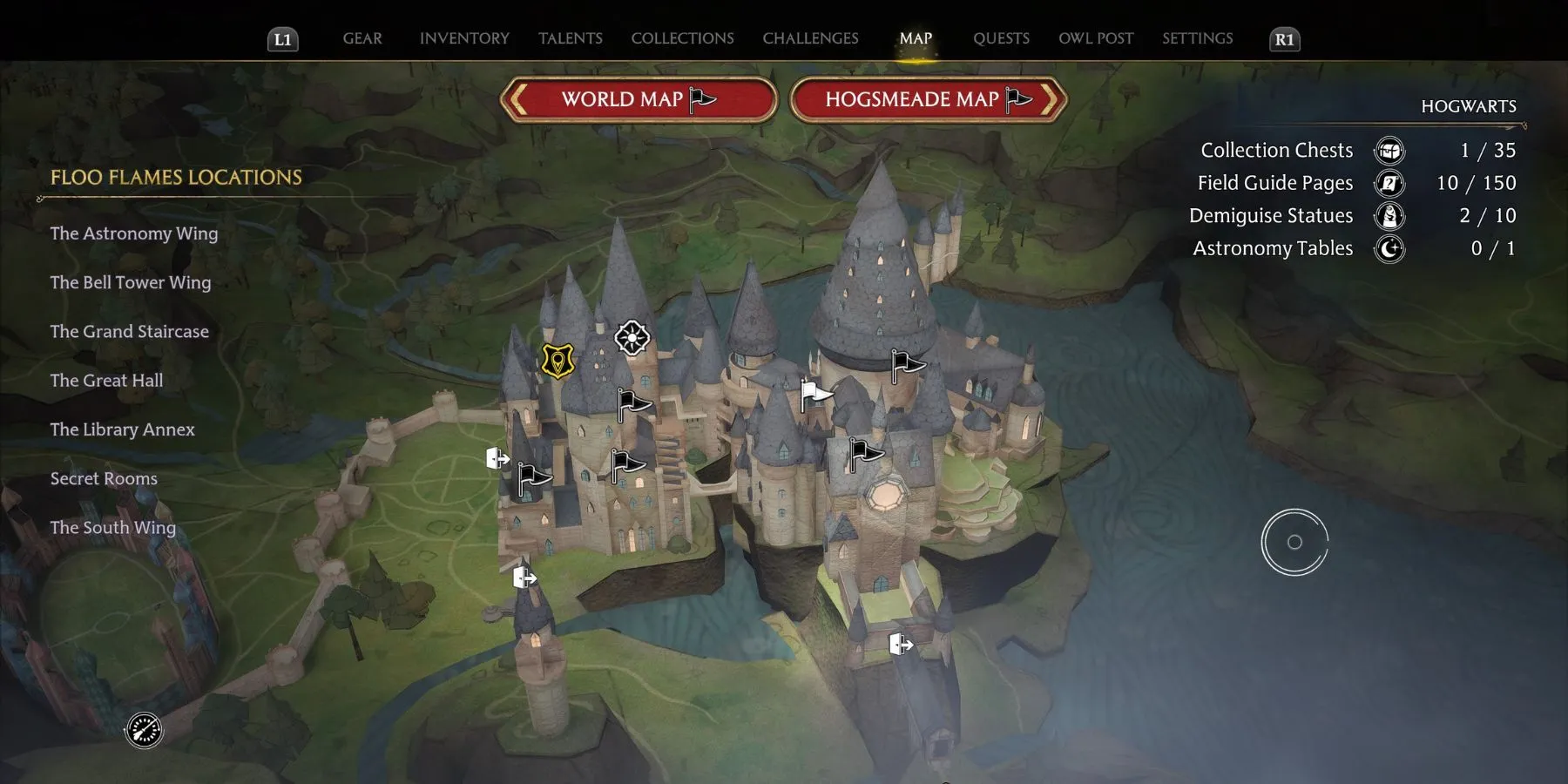Screen dimensions: 1568x784
Task: Open the Inventory tab
Action: click(464, 38)
